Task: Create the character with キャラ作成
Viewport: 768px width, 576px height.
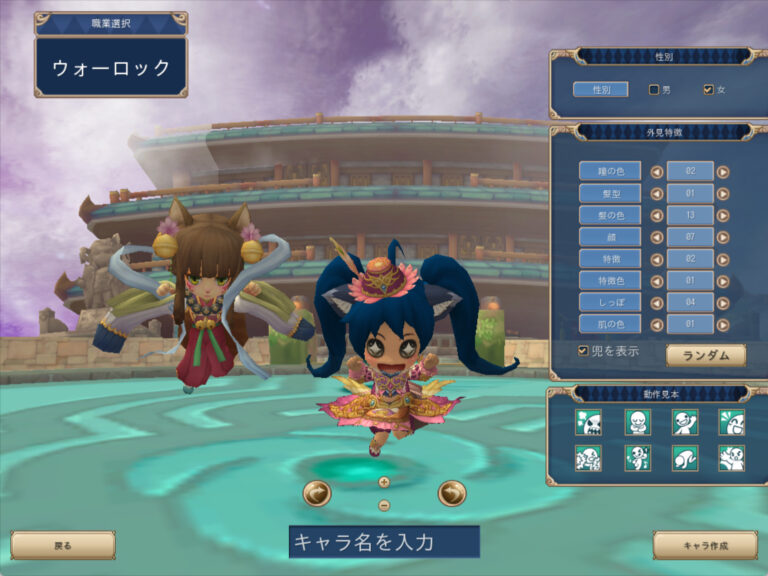Action: (705, 545)
